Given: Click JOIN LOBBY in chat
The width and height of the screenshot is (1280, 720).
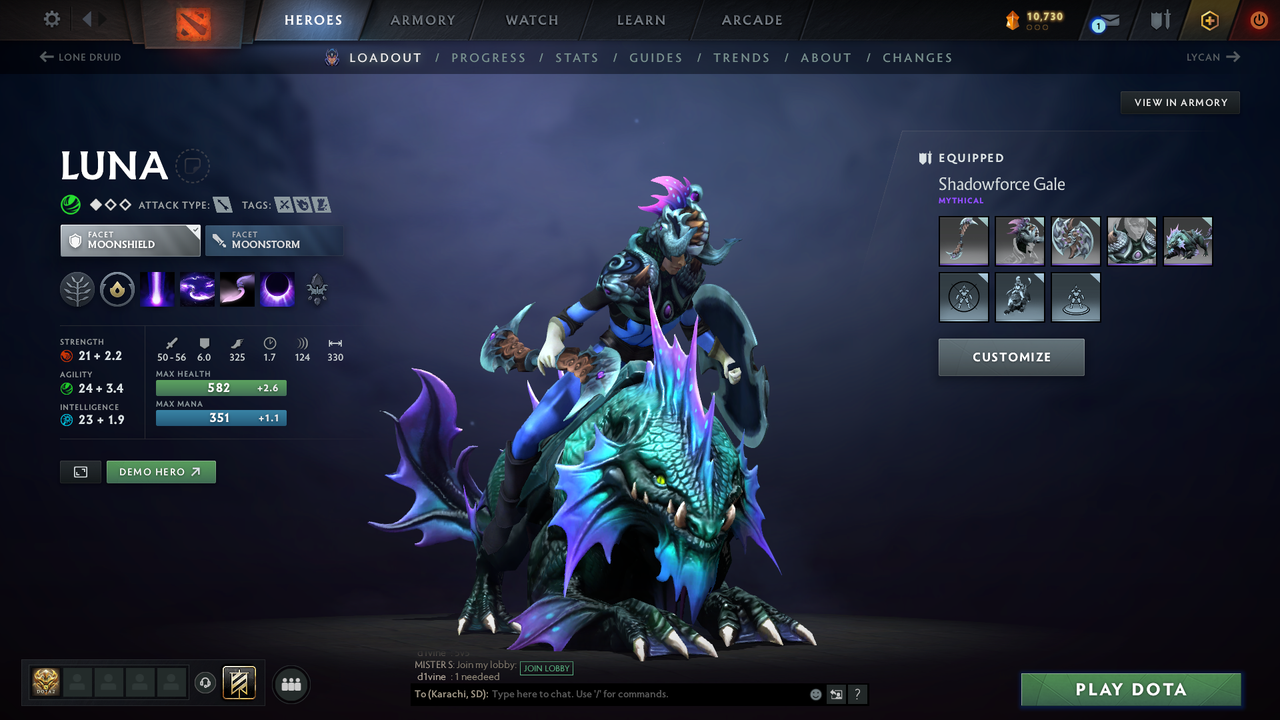Looking at the screenshot, I should point(546,668).
